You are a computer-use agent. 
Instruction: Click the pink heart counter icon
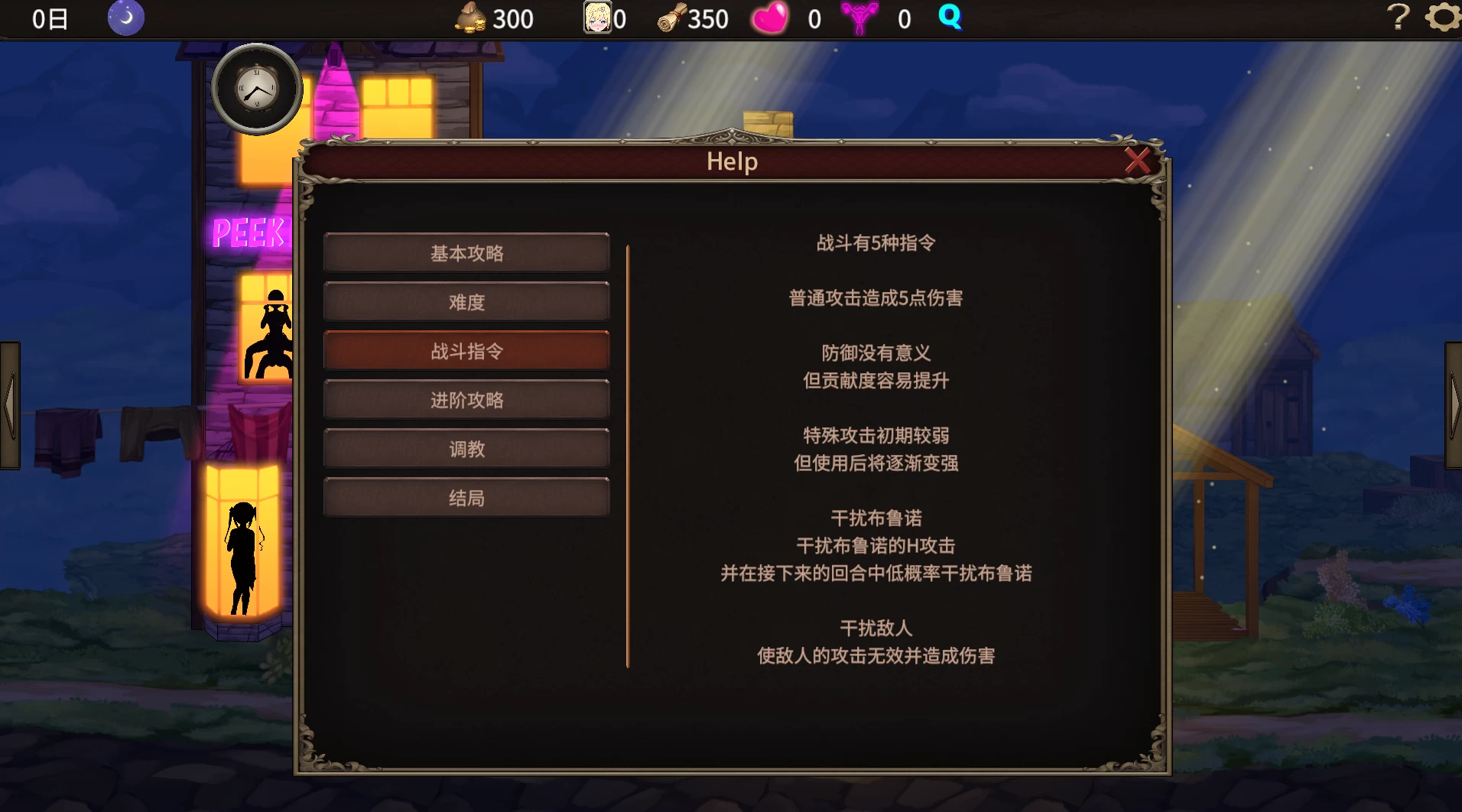(768, 18)
